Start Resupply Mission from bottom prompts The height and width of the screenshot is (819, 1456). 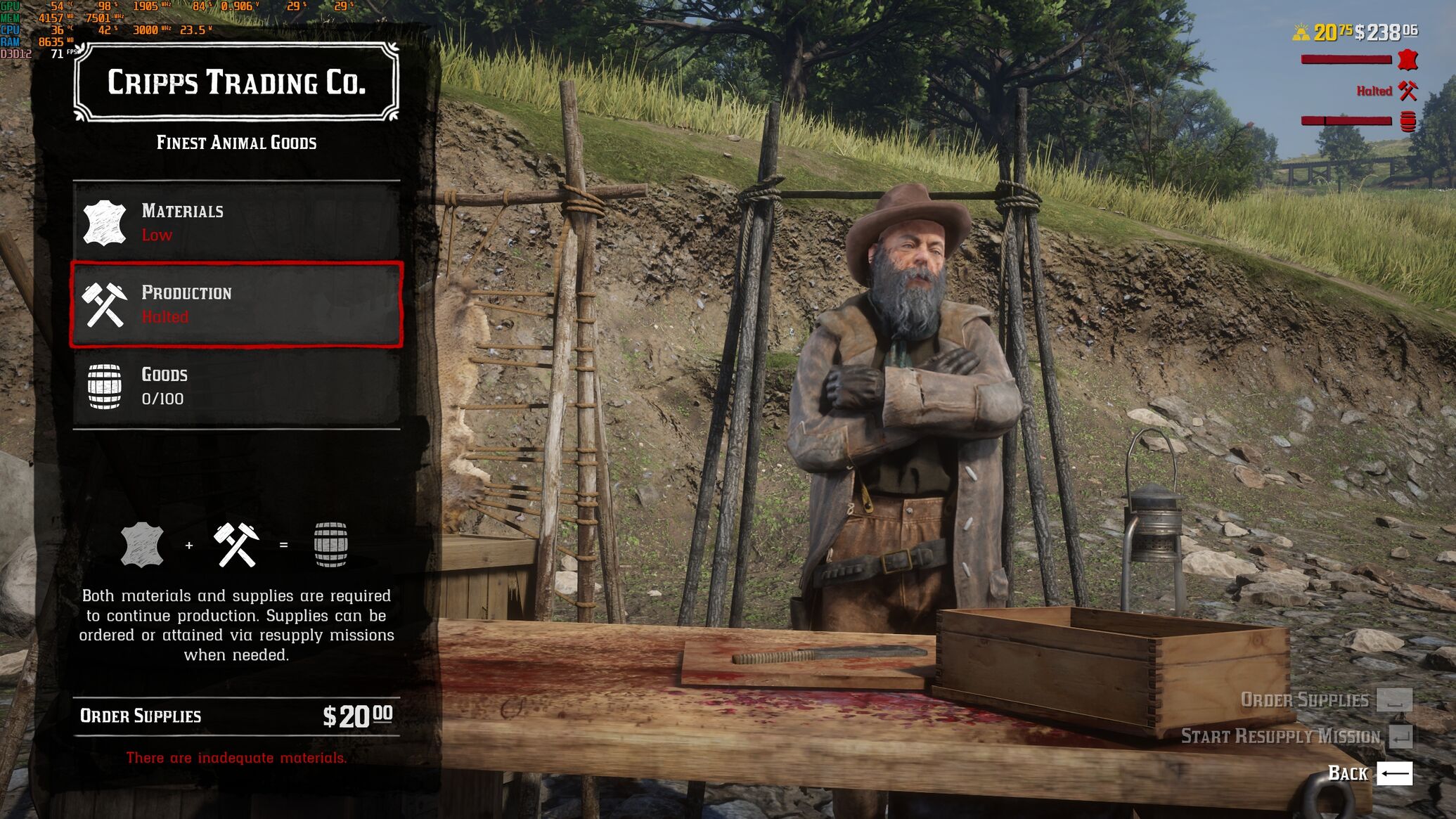click(x=1295, y=736)
